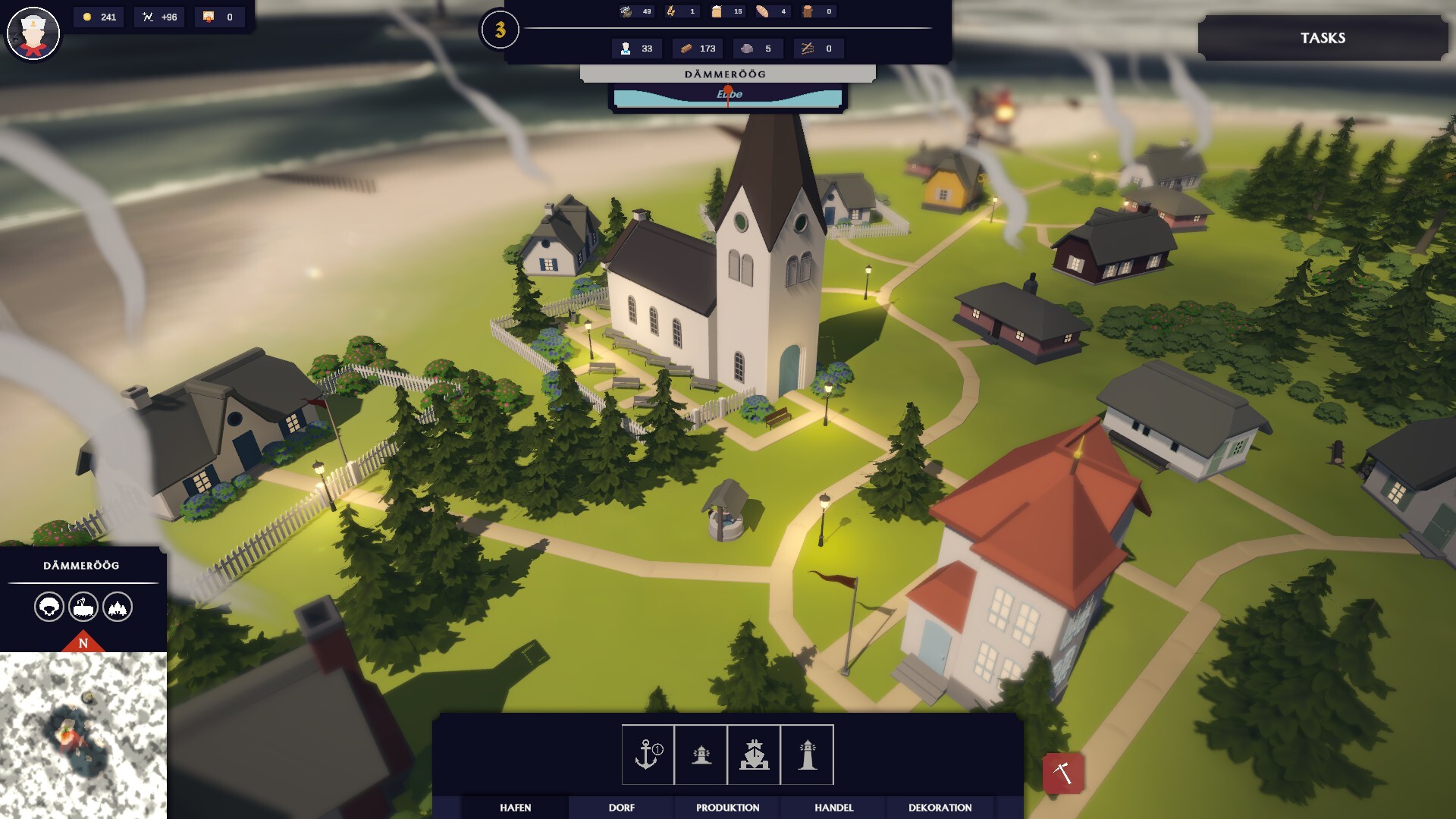This screenshot has width=1456, height=819.
Task: Select the ship dock building
Action: 754,755
